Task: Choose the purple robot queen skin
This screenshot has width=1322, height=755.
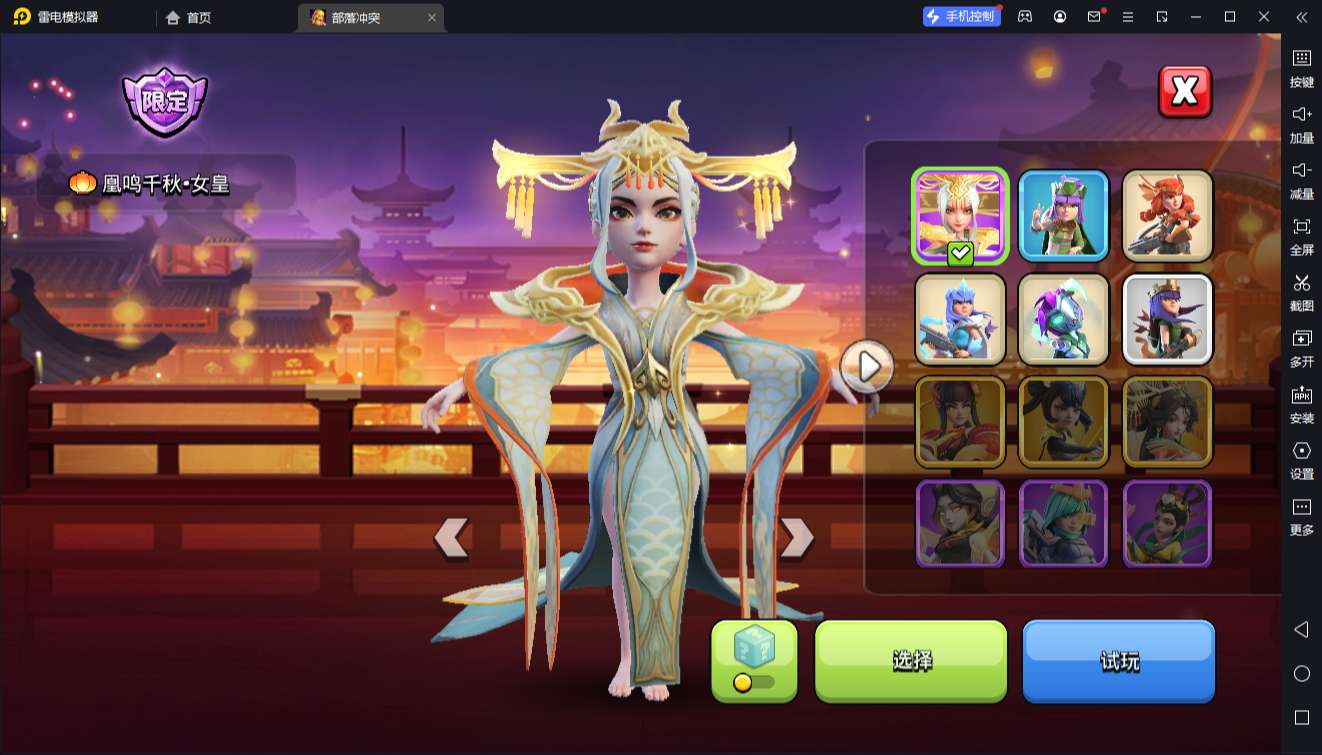Action: pos(1064,319)
